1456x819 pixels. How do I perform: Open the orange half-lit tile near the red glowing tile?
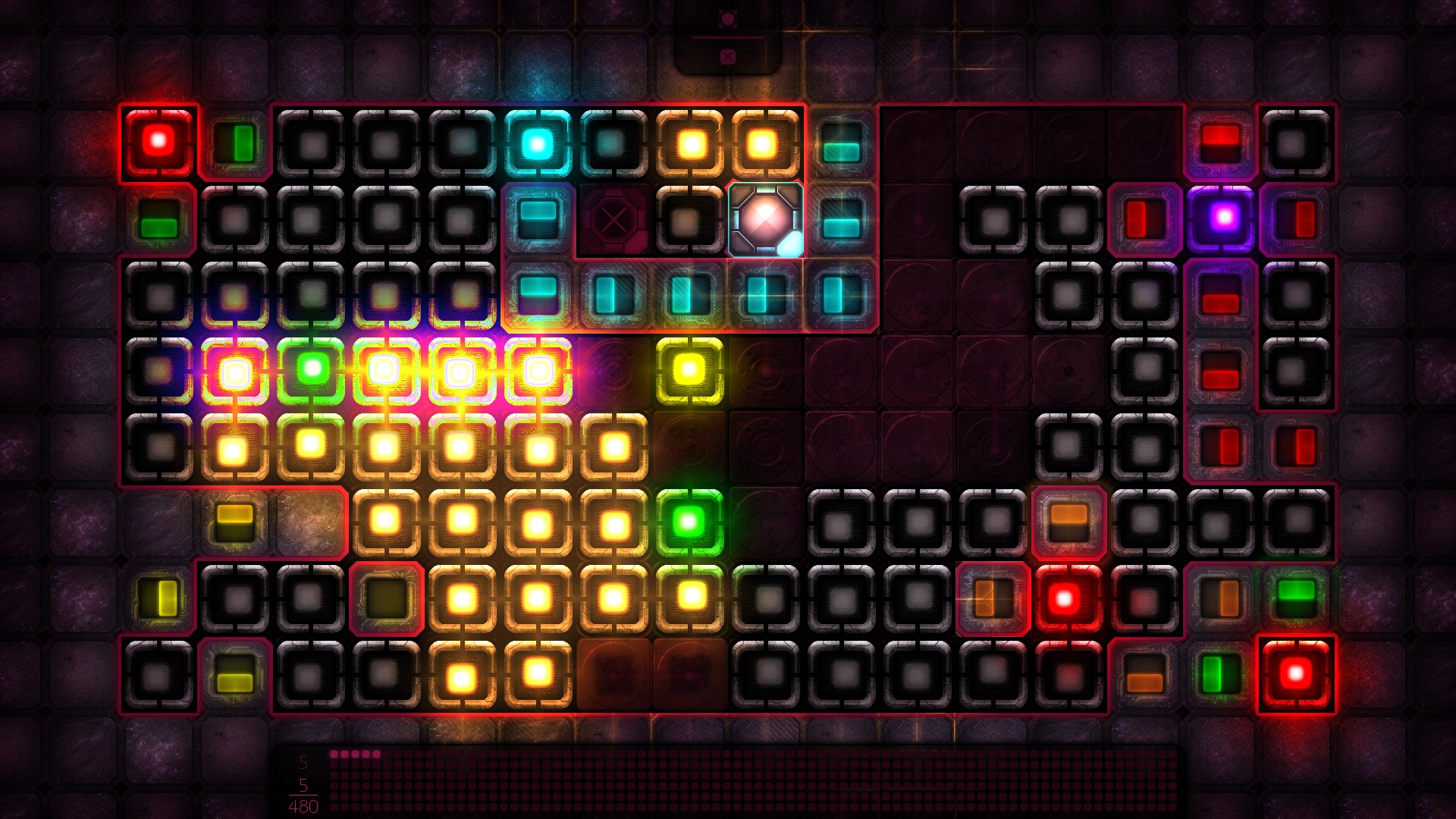tap(993, 599)
